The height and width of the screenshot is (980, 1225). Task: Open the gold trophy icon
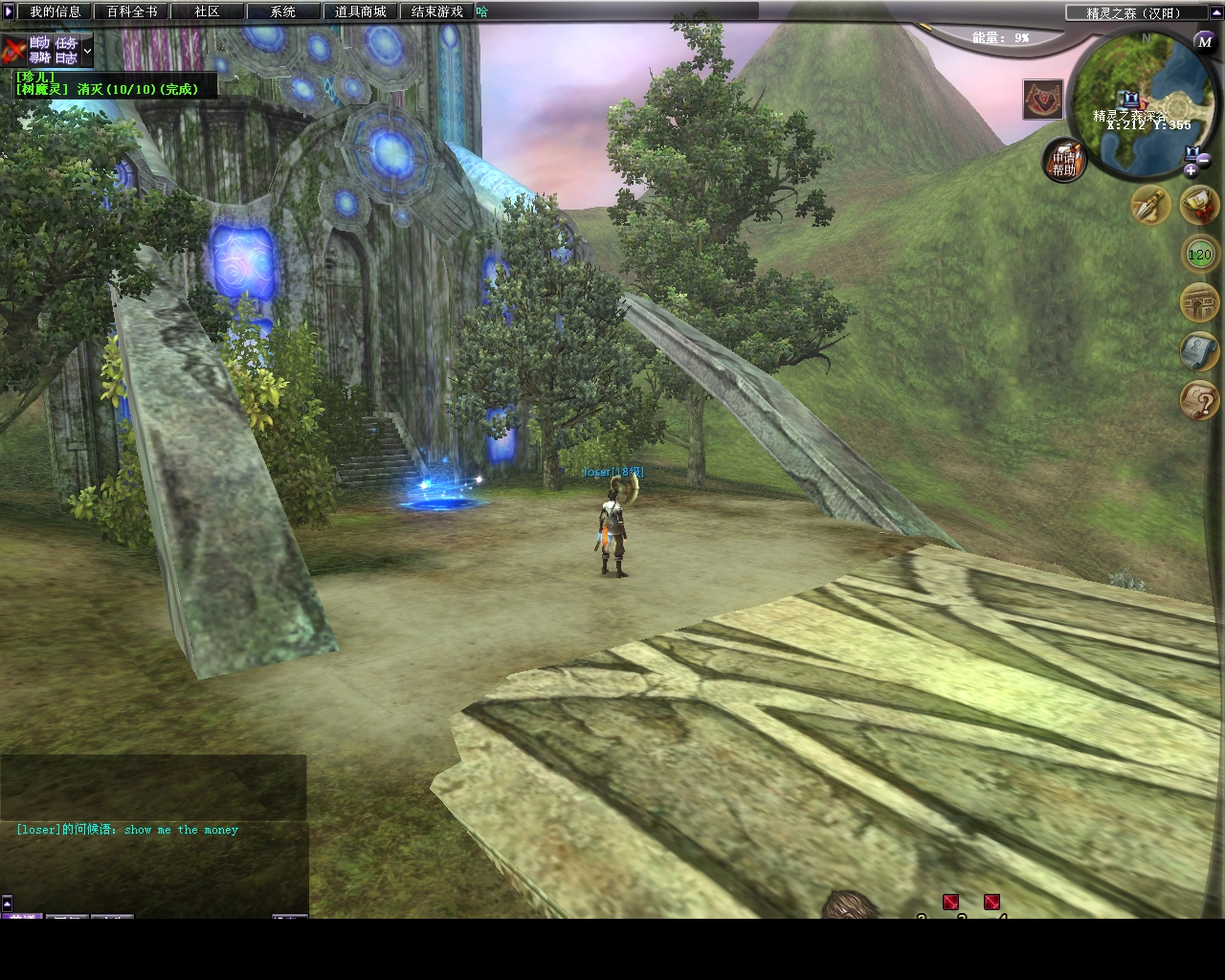click(1199, 203)
